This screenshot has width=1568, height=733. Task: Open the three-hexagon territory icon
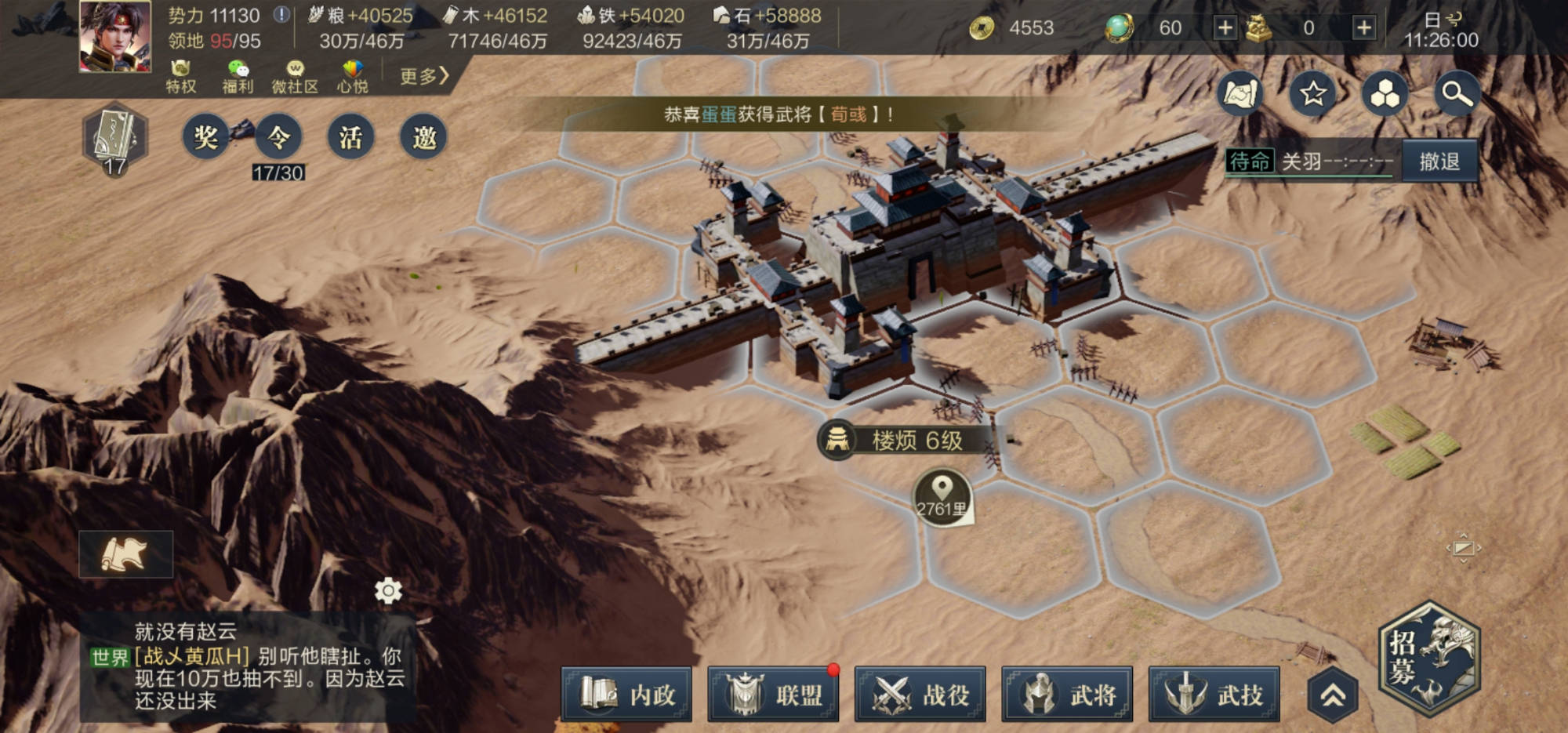coord(1385,94)
